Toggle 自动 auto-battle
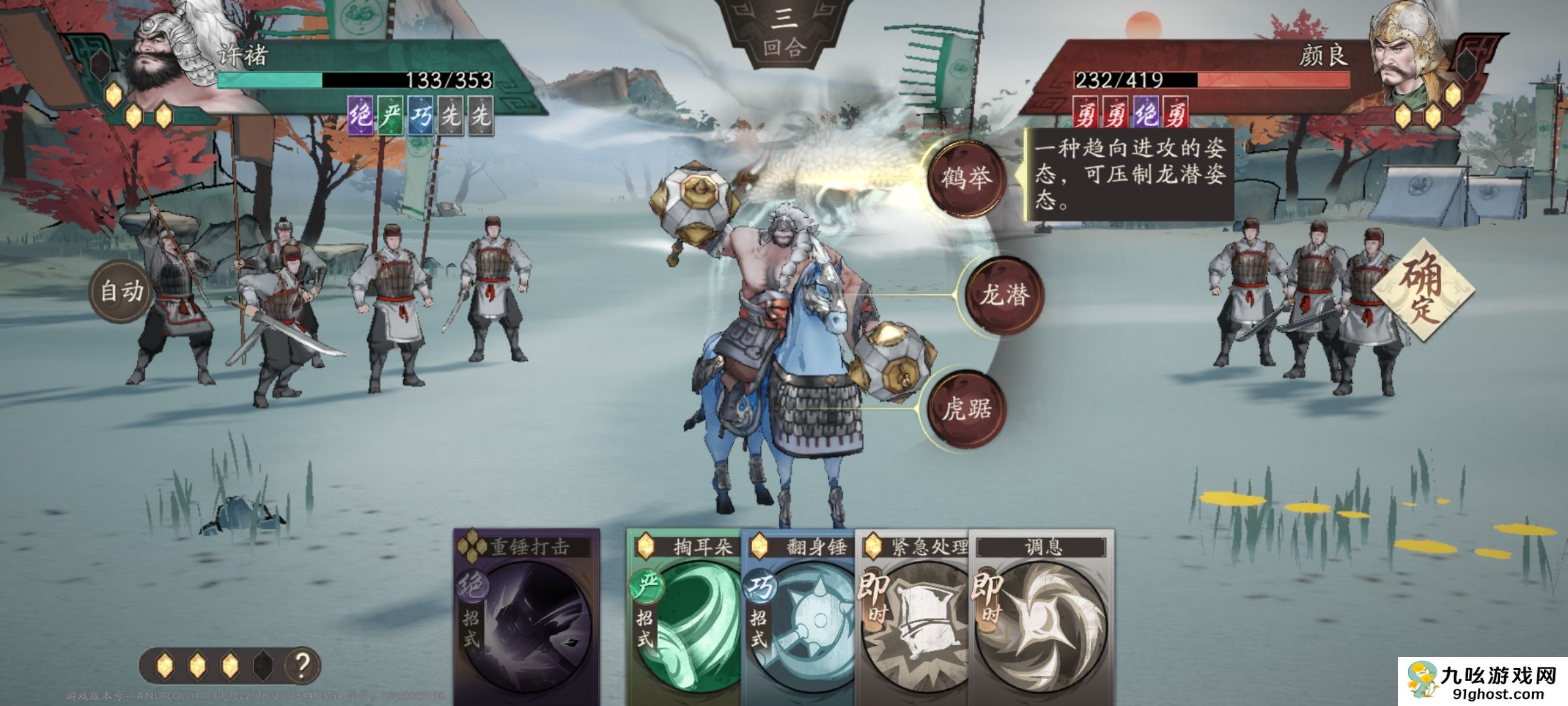Viewport: 1568px width, 706px height. coord(122,291)
